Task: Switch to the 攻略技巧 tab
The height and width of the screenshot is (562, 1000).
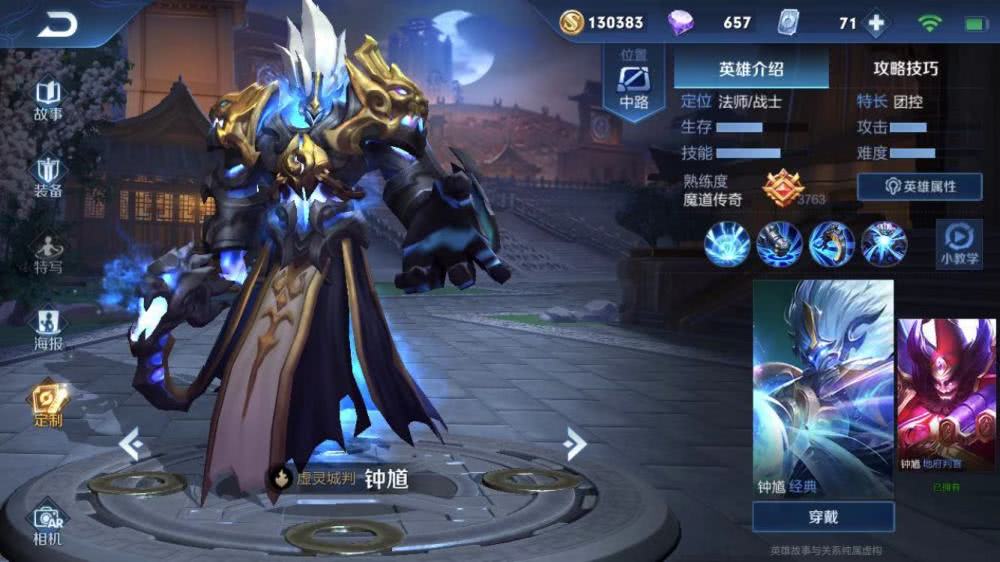Action: pyautogui.click(x=905, y=69)
